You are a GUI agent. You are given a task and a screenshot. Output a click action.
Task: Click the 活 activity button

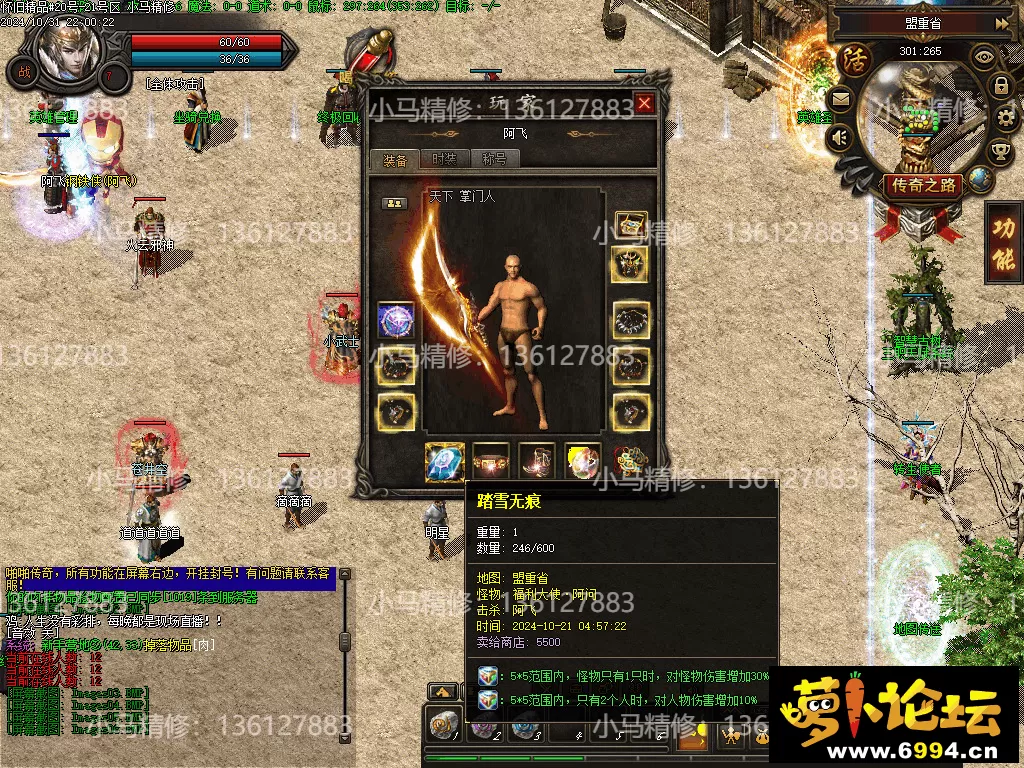[x=856, y=58]
